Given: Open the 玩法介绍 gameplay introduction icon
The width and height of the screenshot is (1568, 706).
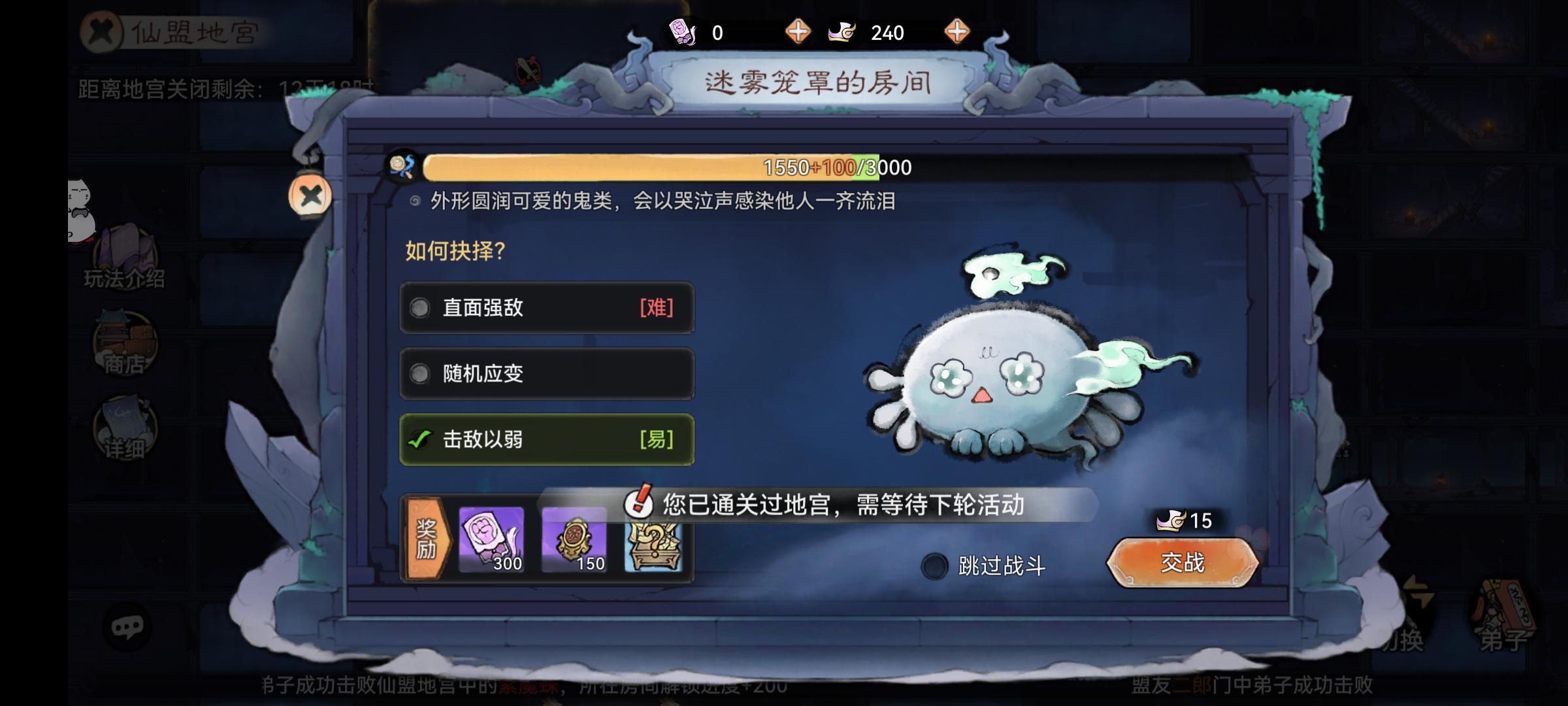Looking at the screenshot, I should 125,255.
